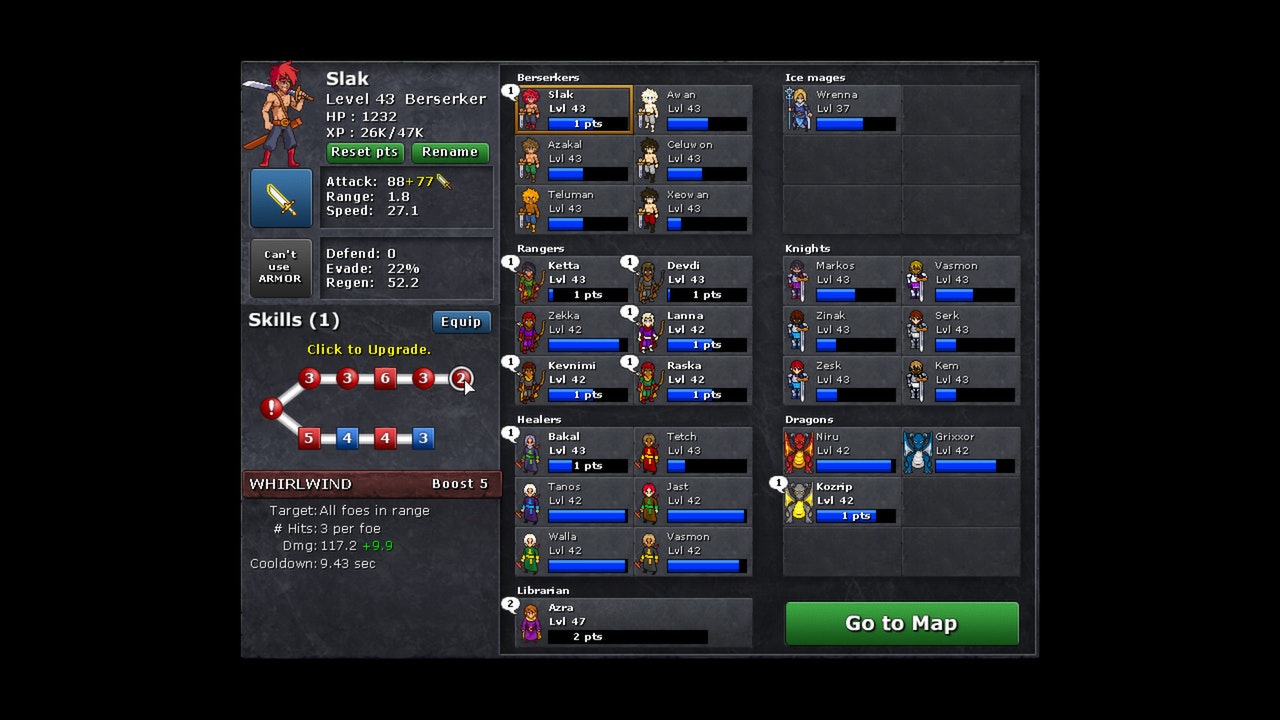Image resolution: width=1280 pixels, height=720 pixels.
Task: Pick the dragon Niru
Action: 842,451
